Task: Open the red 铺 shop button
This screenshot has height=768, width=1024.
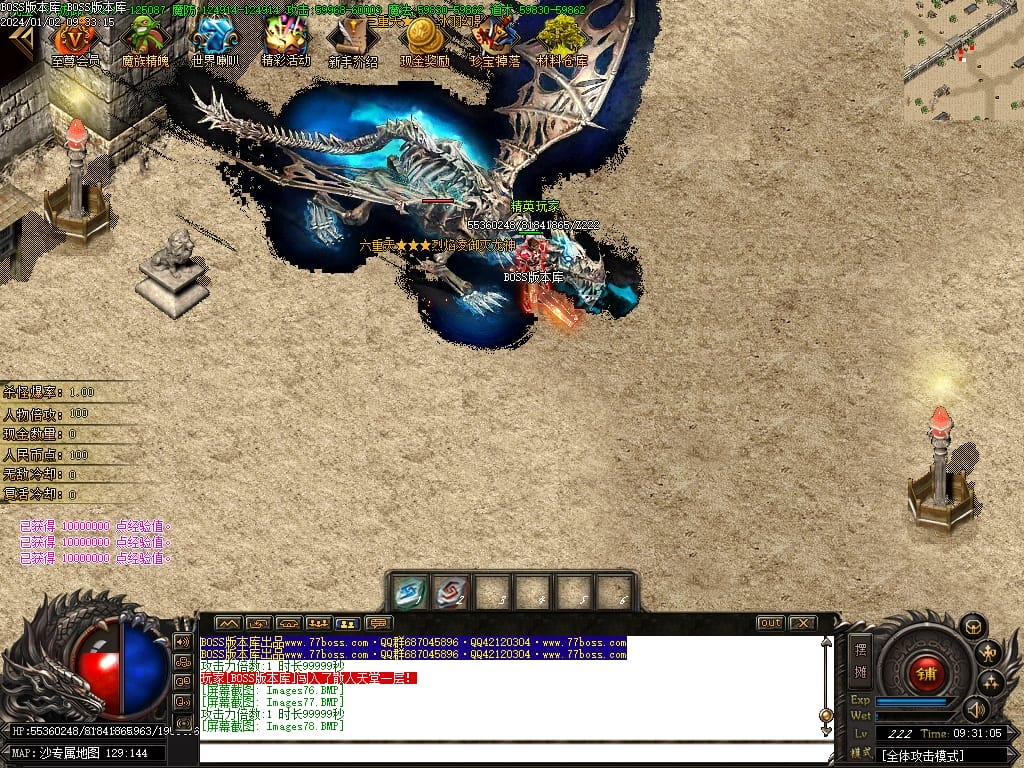Action: tap(927, 674)
